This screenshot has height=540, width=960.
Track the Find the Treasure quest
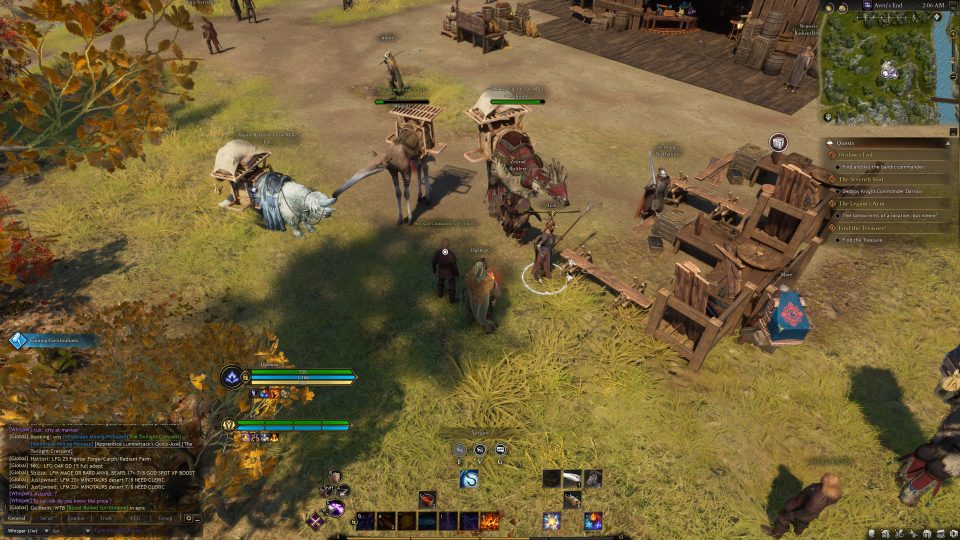[x=864, y=228]
